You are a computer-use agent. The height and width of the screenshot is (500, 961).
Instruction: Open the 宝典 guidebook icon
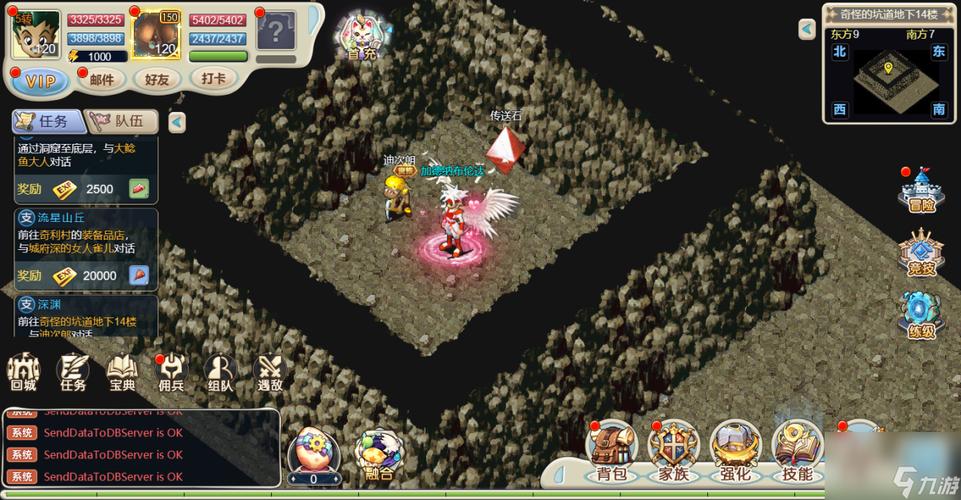(x=122, y=371)
